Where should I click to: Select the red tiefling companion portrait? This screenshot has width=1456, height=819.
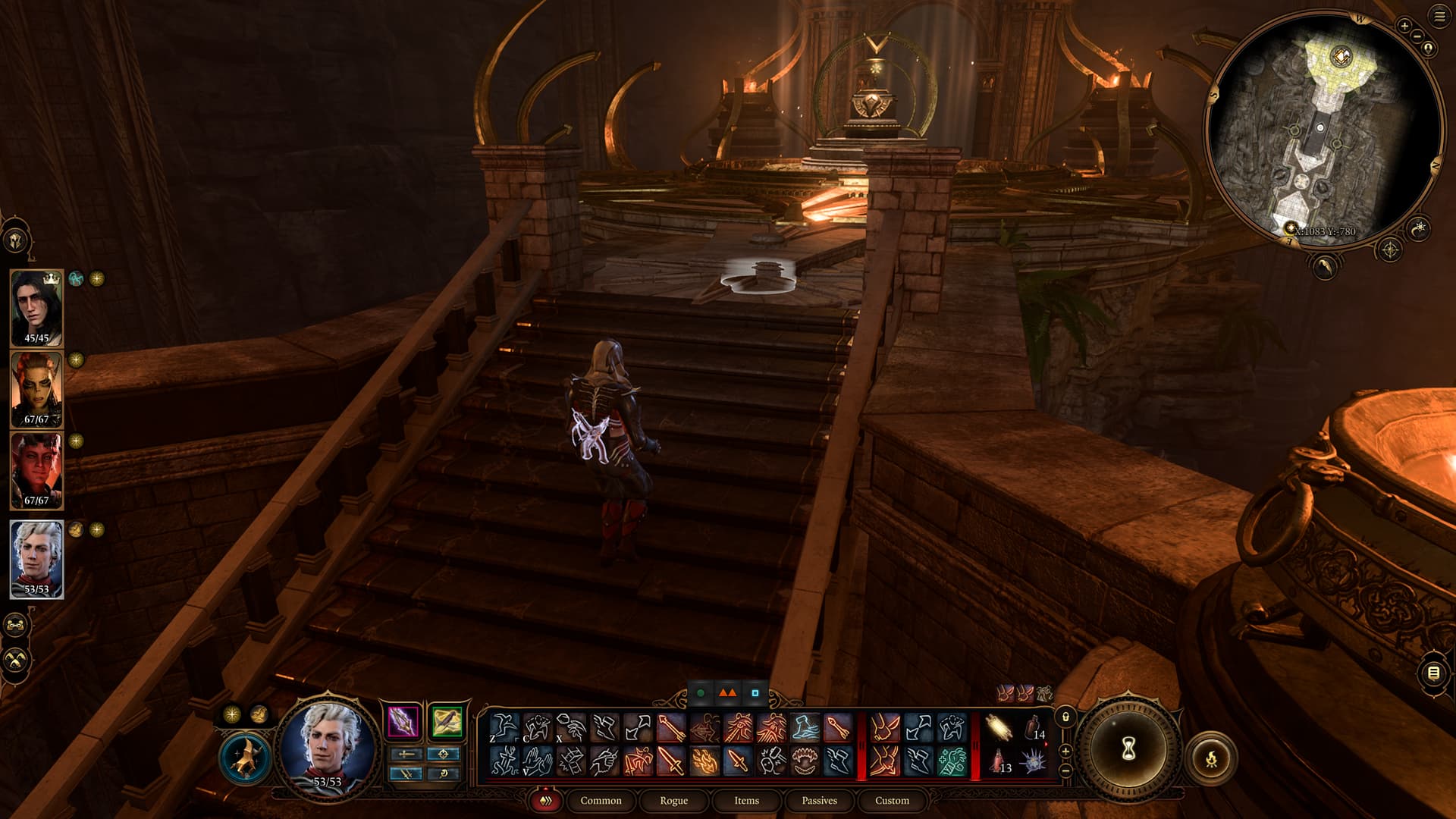[36, 470]
